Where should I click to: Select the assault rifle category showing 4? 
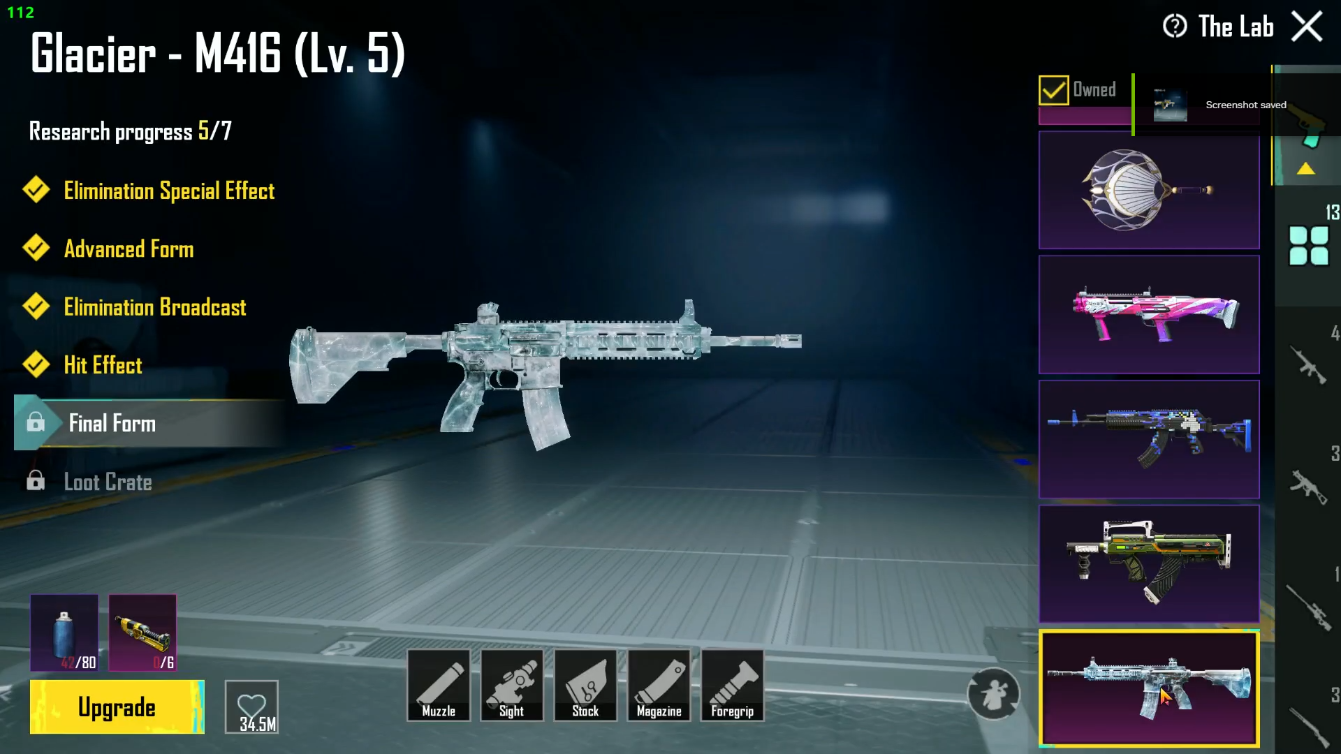(1307, 365)
